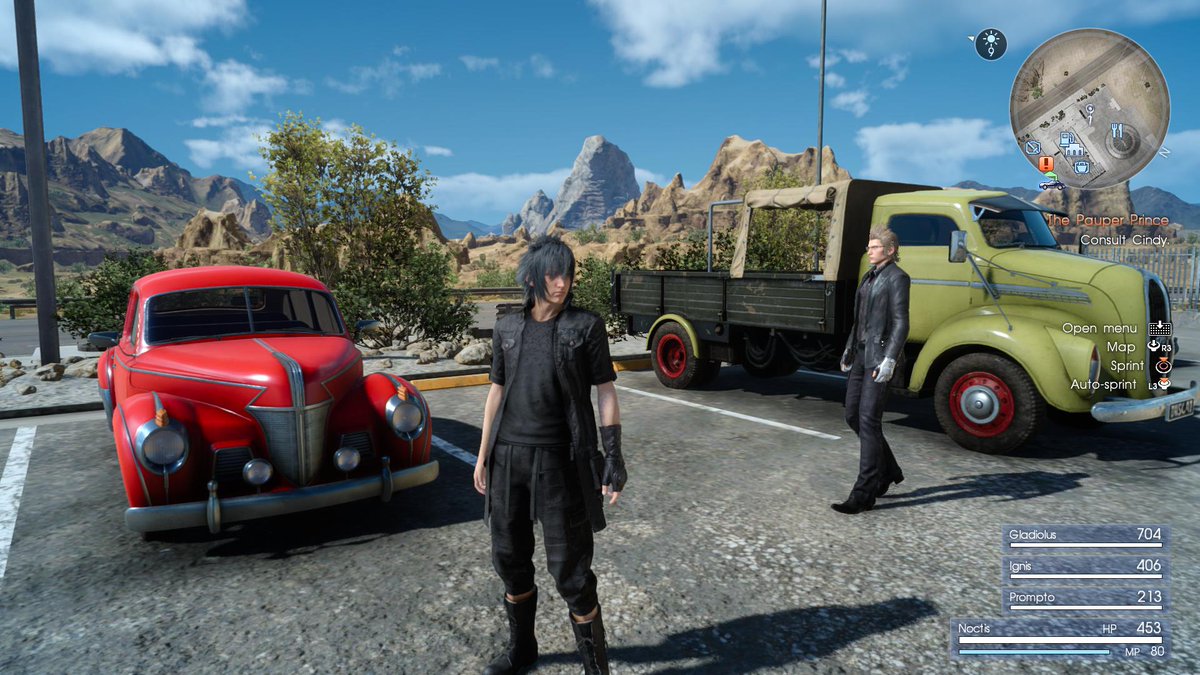Screen dimensions: 1200x675
Task: Select the red exclamation quest marker
Action: (x=1046, y=163)
